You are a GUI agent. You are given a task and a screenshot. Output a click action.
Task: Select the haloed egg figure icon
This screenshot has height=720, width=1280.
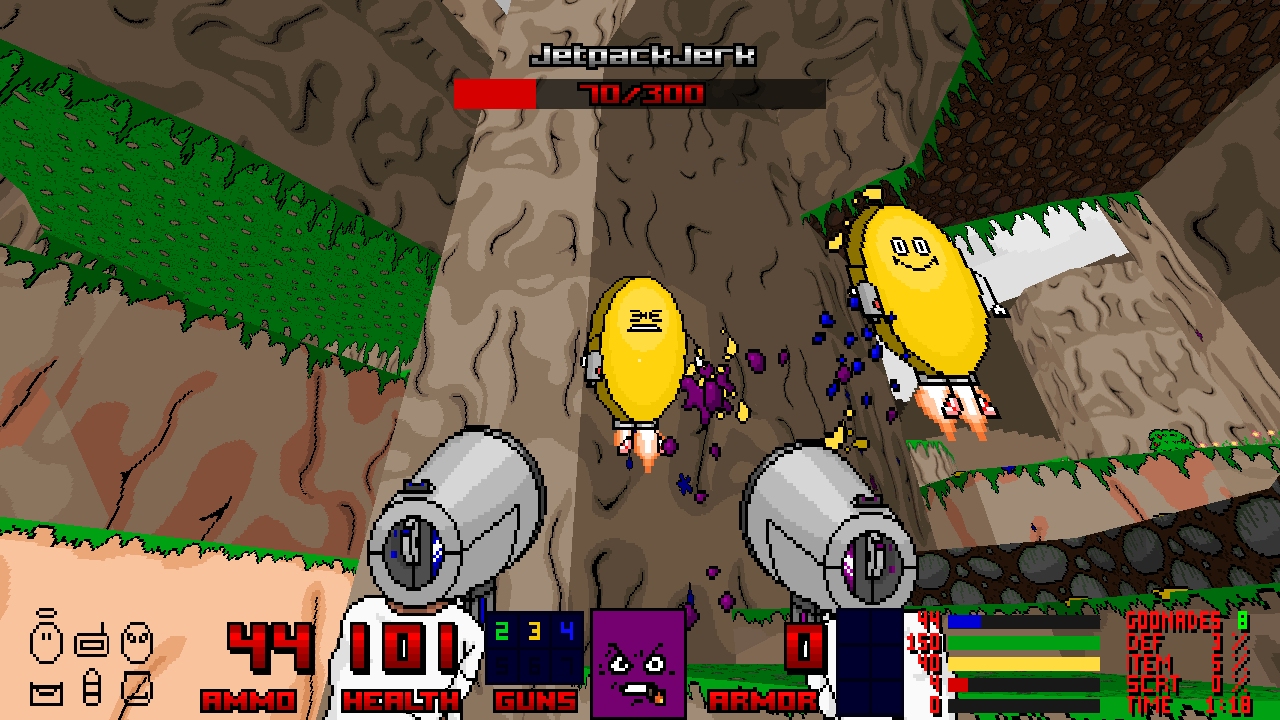click(47, 639)
